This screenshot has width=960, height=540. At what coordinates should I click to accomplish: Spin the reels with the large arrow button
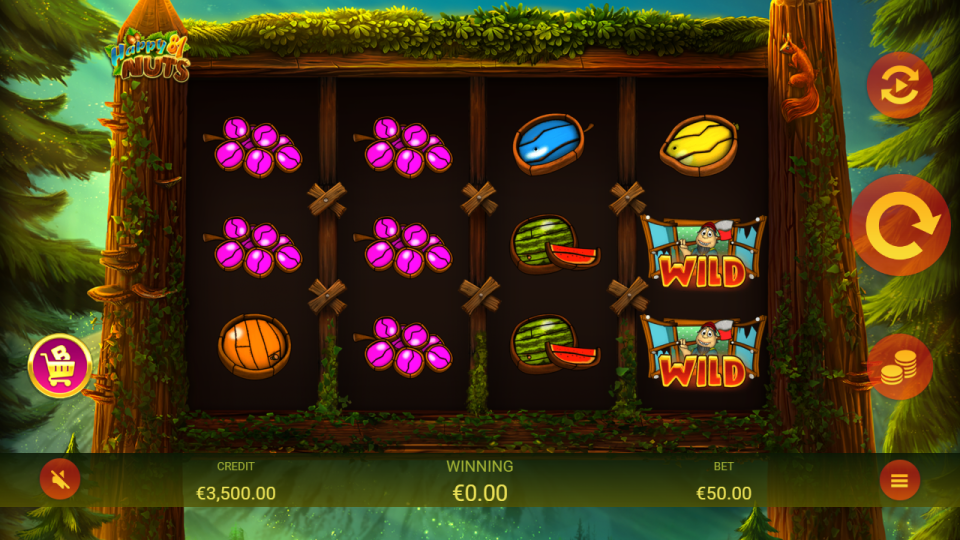900,226
